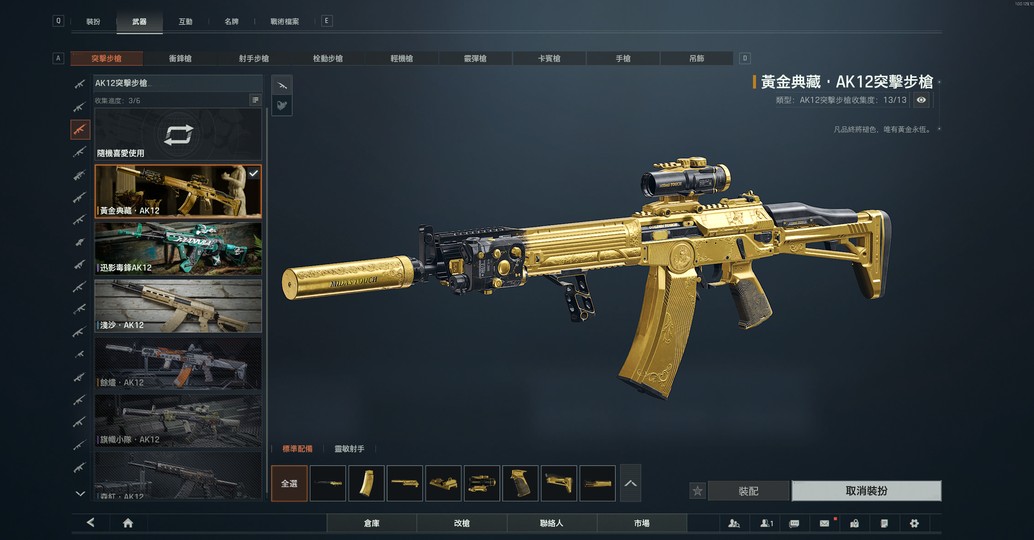Open the 互動 top tab
1034x540 pixels.
tap(185, 21)
